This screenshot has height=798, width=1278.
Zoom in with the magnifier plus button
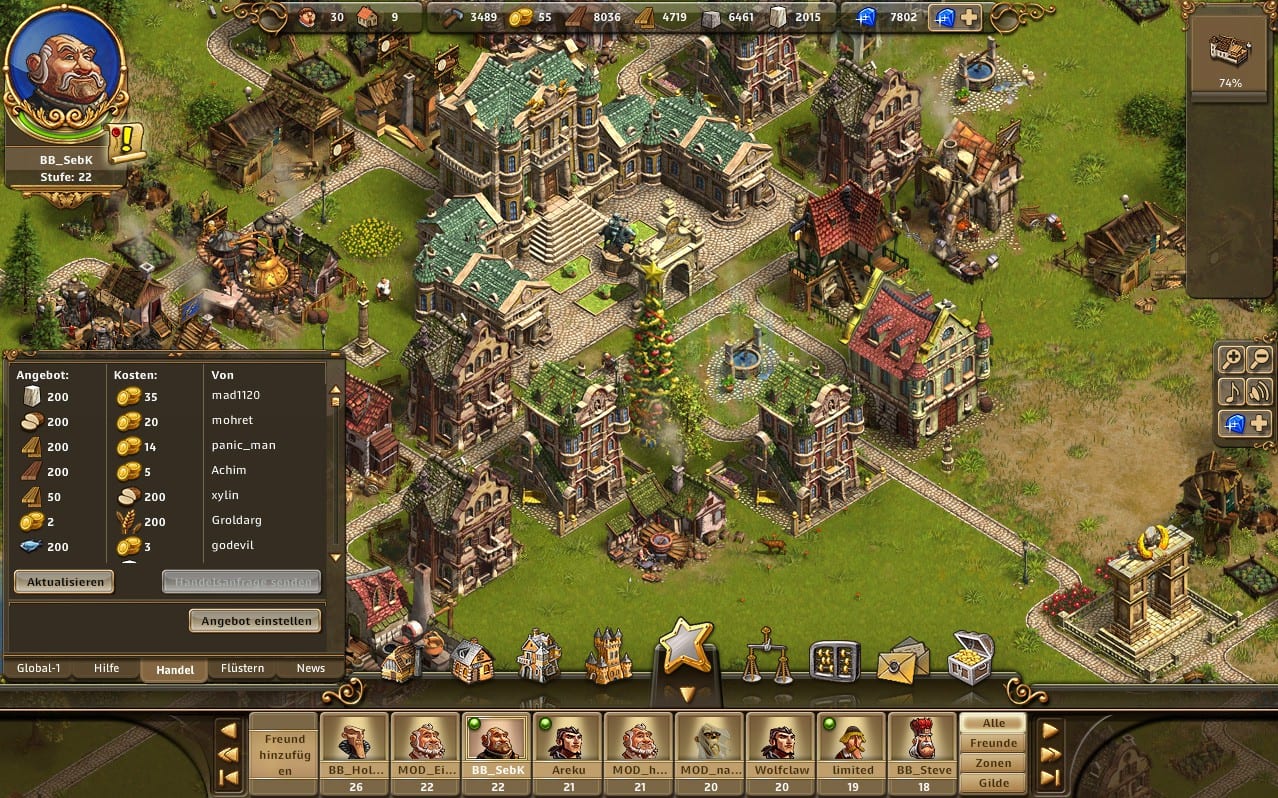pyautogui.click(x=1232, y=359)
